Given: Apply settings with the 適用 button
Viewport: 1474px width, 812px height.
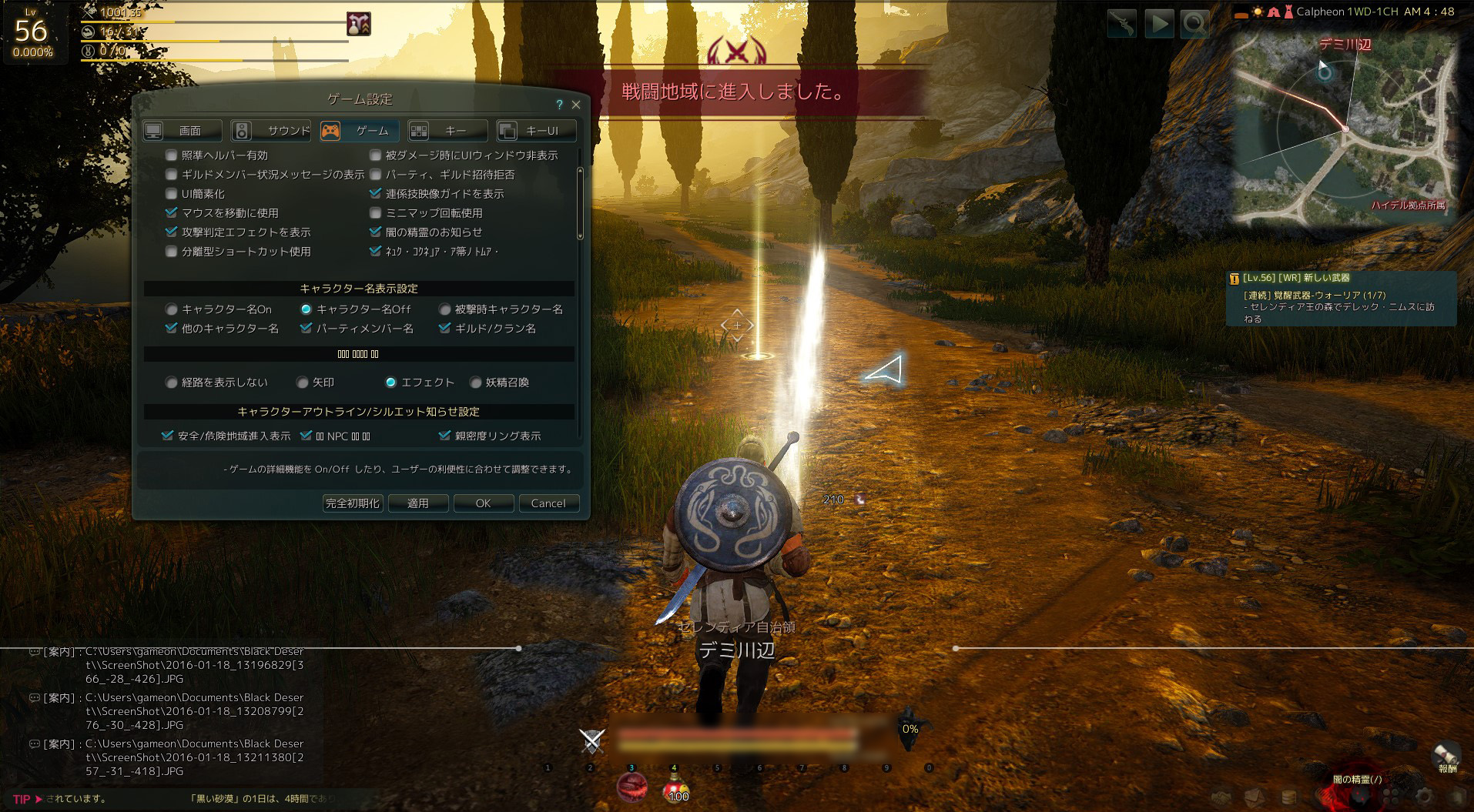Looking at the screenshot, I should coord(417,503).
